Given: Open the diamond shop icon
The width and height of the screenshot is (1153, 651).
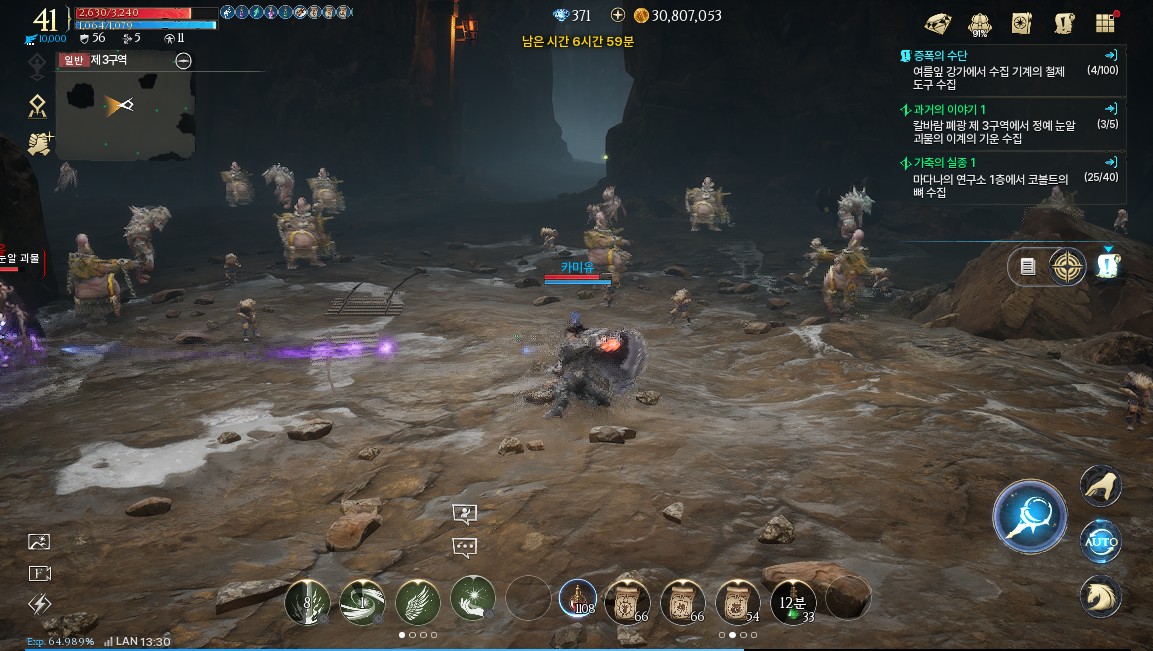Looking at the screenshot, I should coord(938,23).
